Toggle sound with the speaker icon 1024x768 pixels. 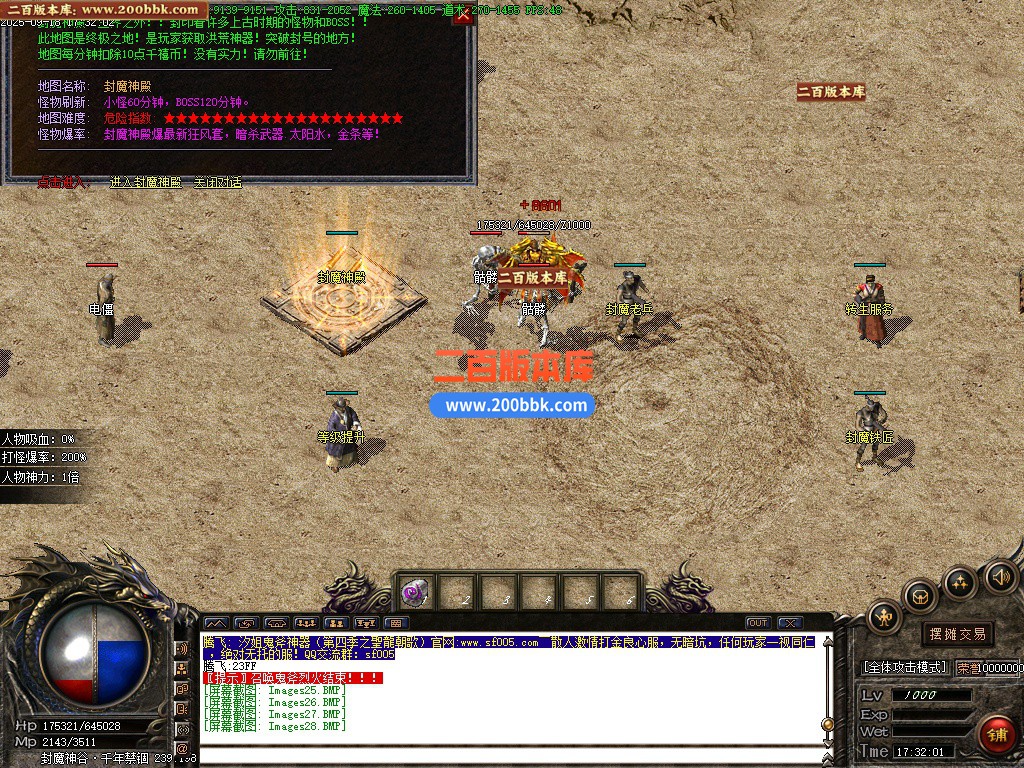coord(1000,576)
